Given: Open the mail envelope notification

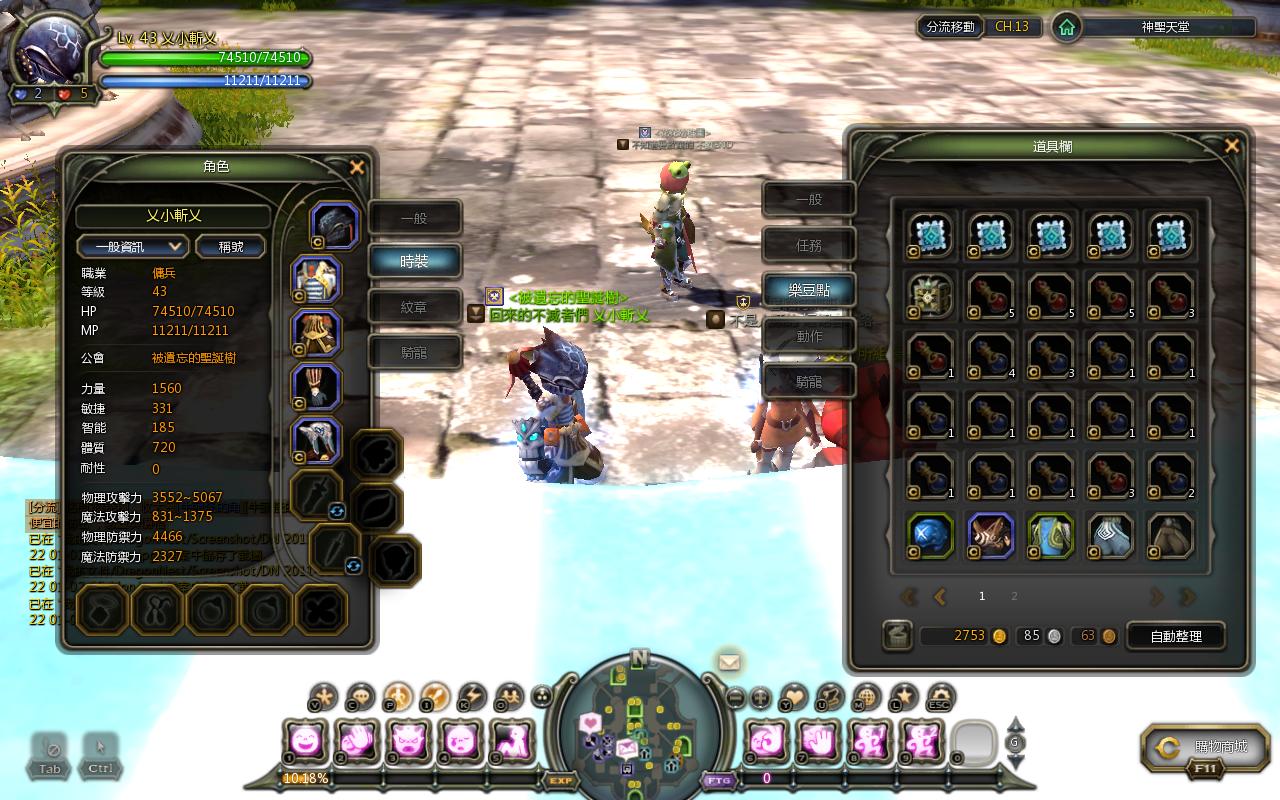Looking at the screenshot, I should [x=729, y=661].
